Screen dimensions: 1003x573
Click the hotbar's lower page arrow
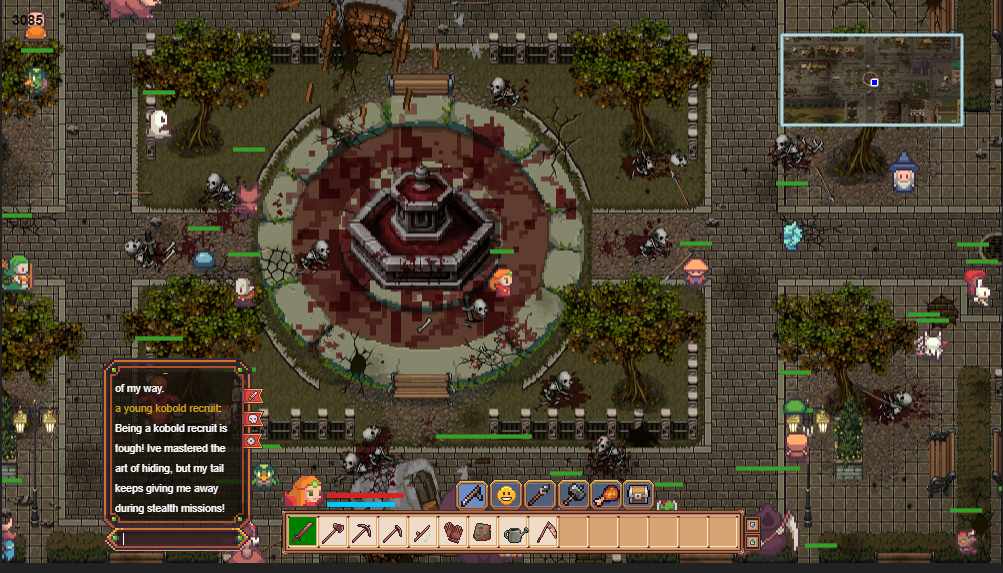point(752,541)
